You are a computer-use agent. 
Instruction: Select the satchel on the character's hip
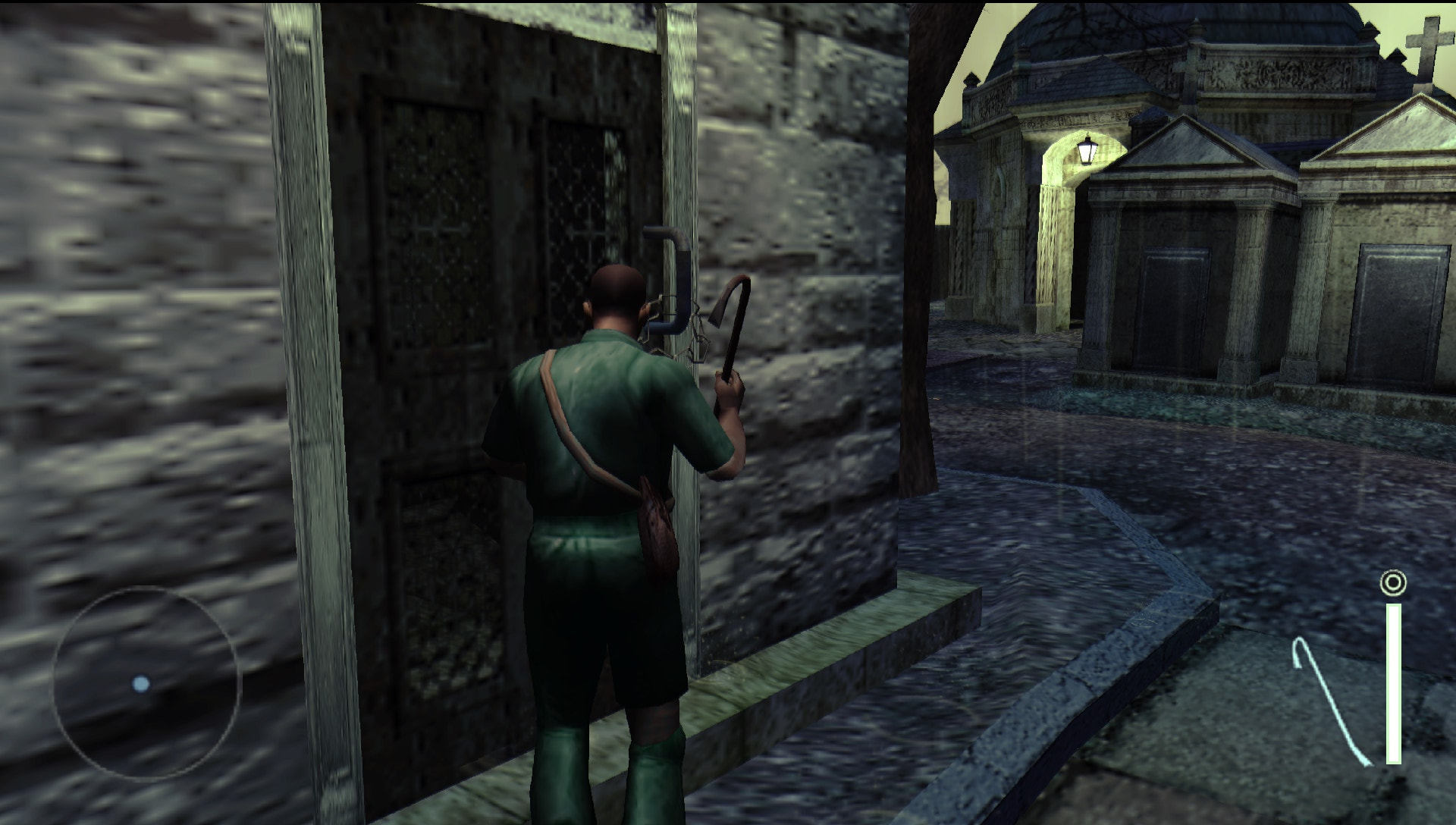pyautogui.click(x=656, y=523)
